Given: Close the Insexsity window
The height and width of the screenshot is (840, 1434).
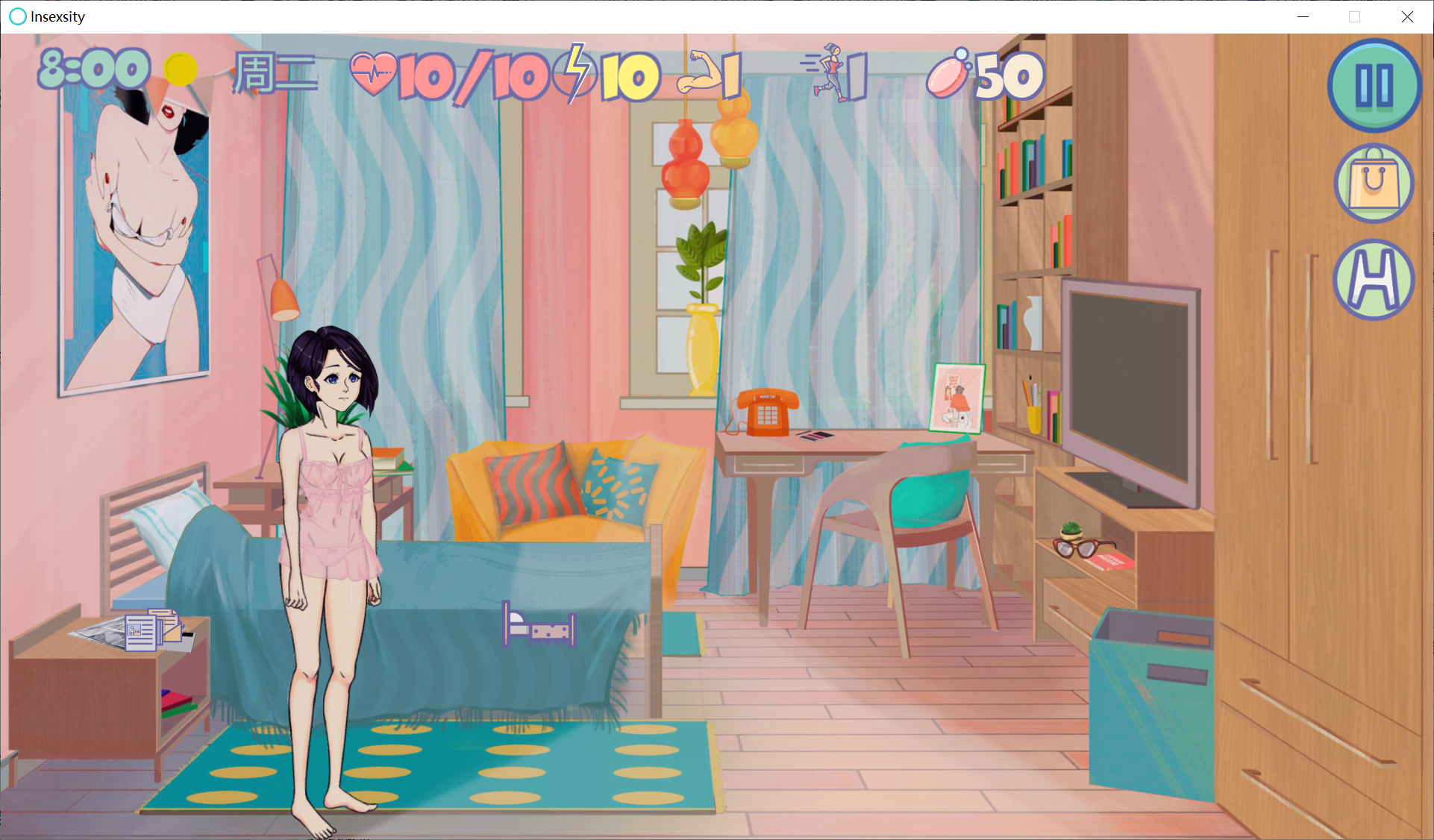Looking at the screenshot, I should 1407,16.
